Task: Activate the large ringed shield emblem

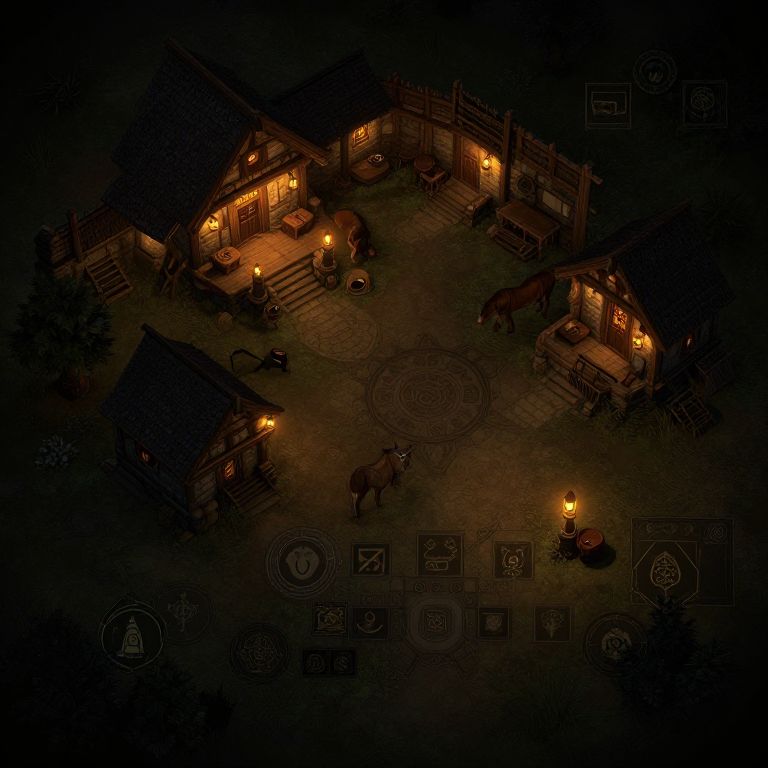Action: pos(302,563)
